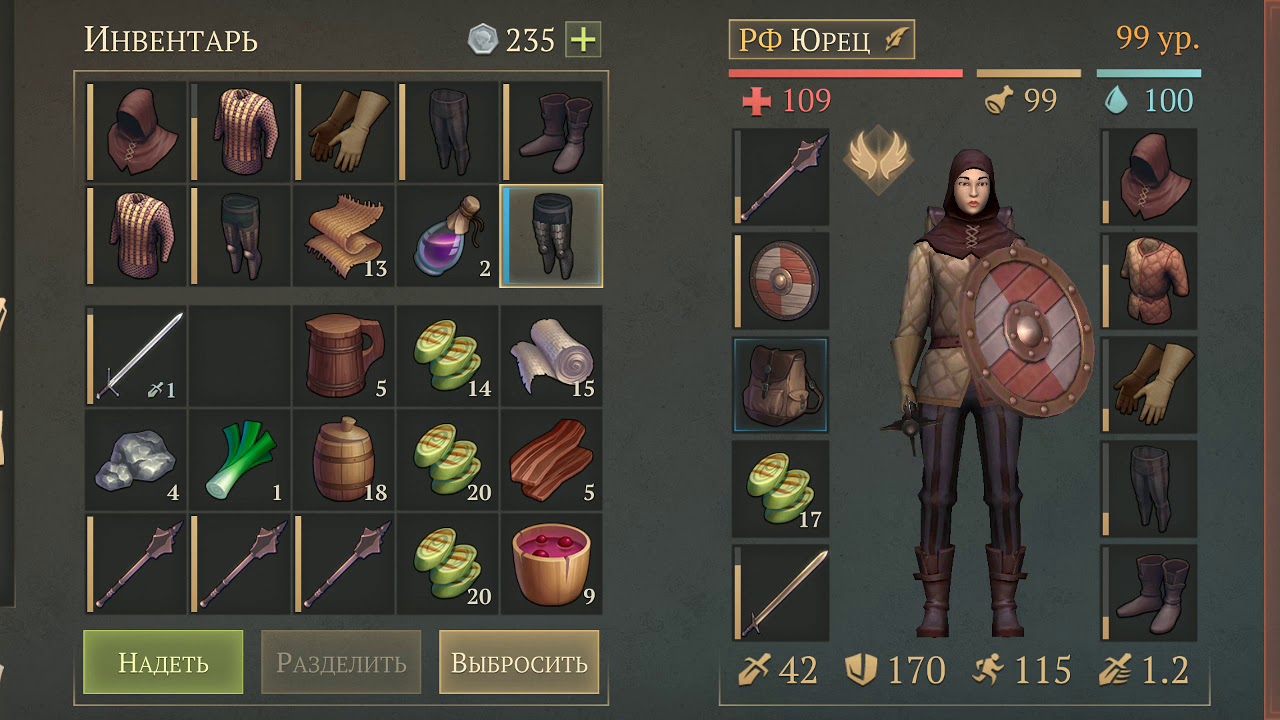1280x720 pixels.
Task: Add currency with the green plus button
Action: point(583,40)
